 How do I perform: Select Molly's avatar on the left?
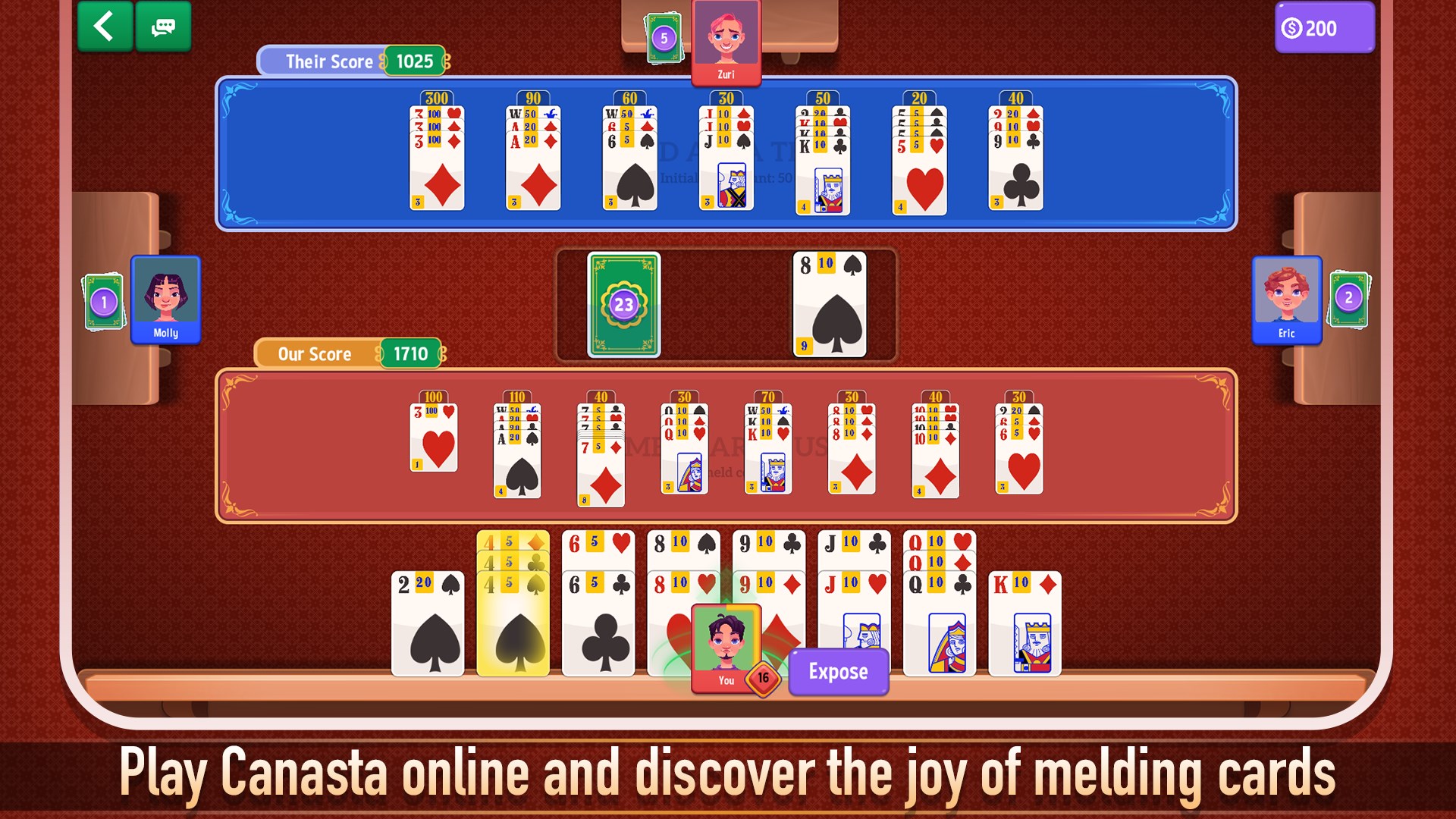coord(165,300)
